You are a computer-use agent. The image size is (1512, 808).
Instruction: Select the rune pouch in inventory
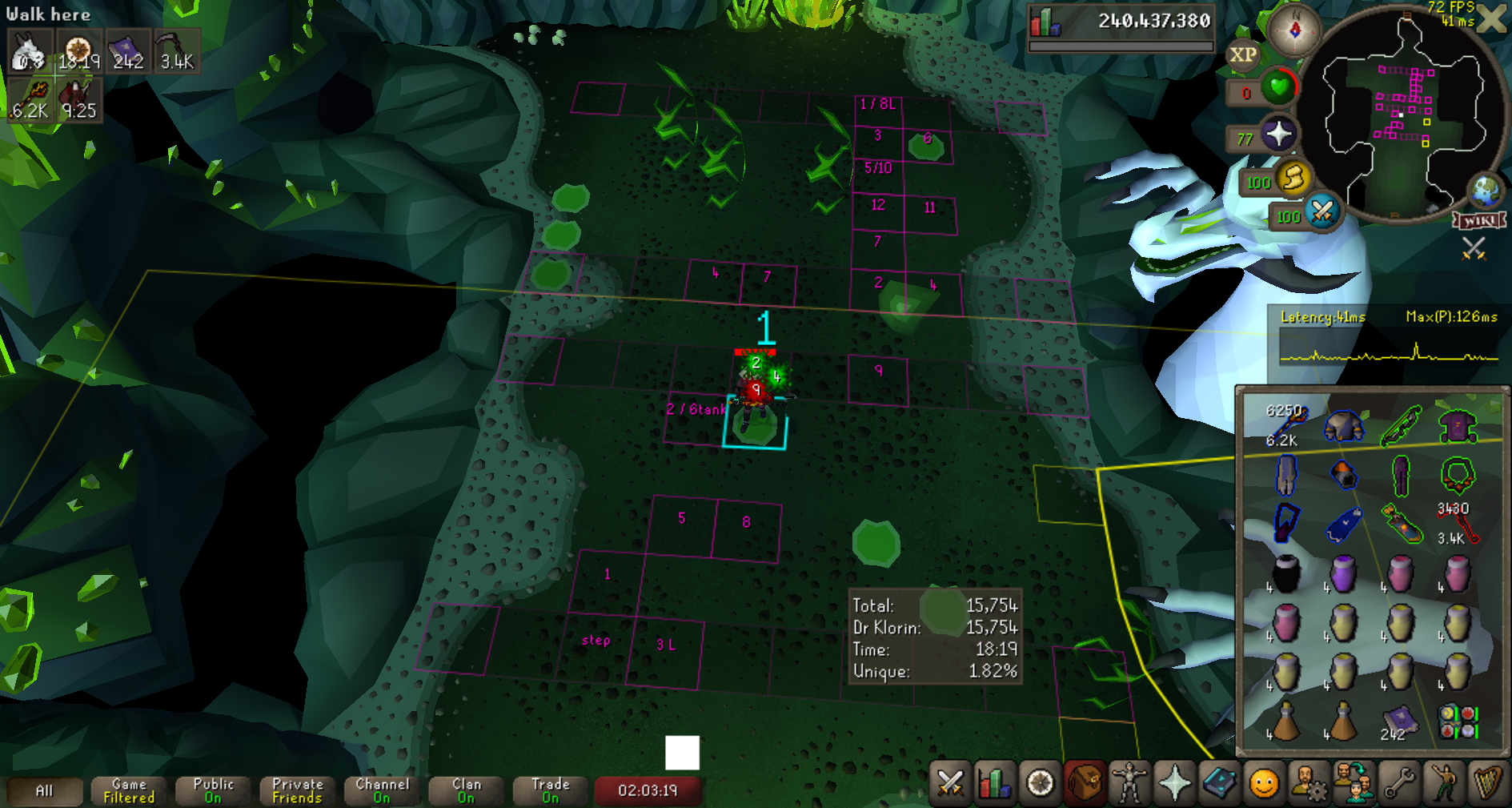[x=1457, y=721]
